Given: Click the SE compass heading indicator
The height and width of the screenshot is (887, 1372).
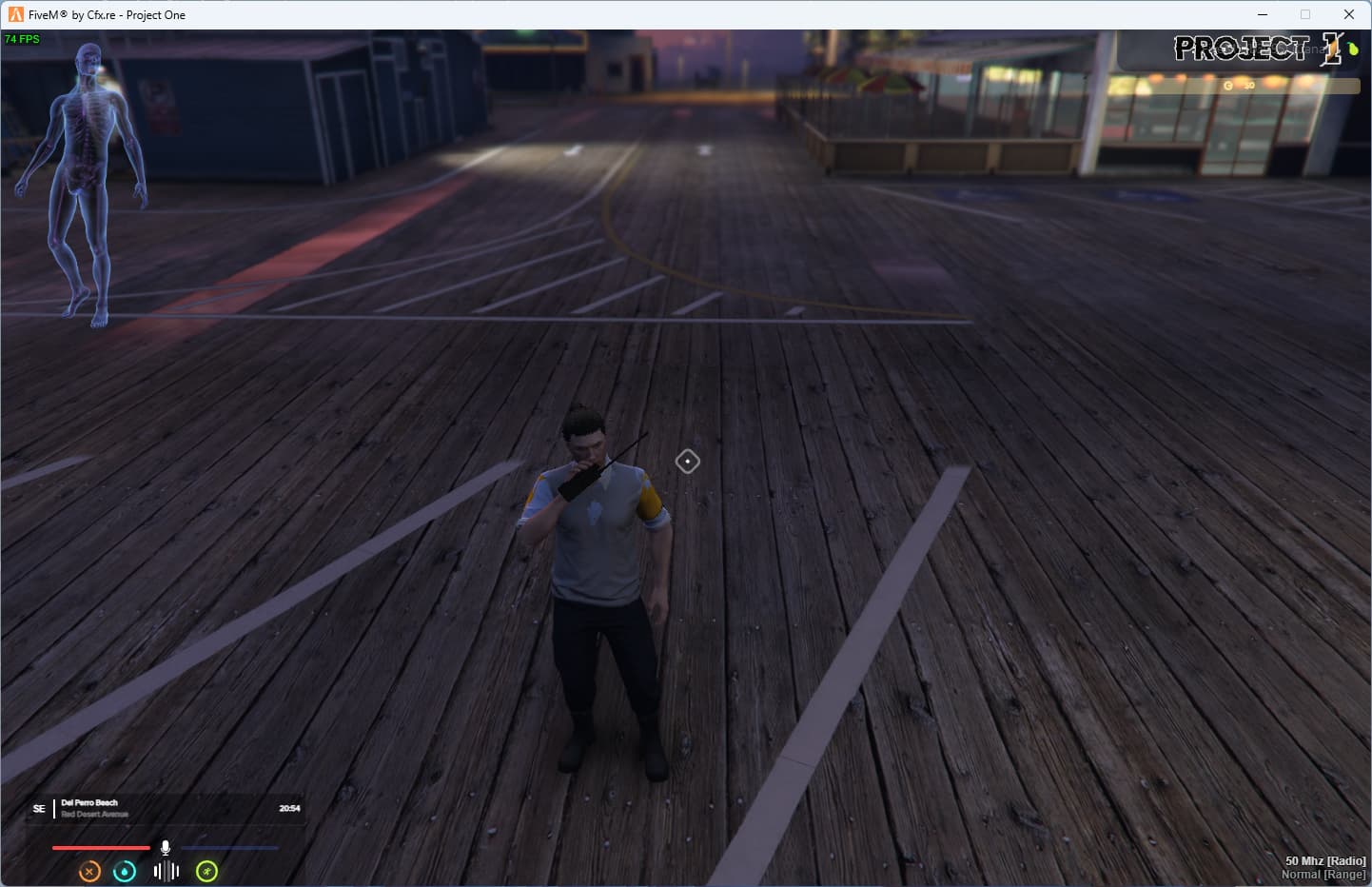Looking at the screenshot, I should point(38,808).
